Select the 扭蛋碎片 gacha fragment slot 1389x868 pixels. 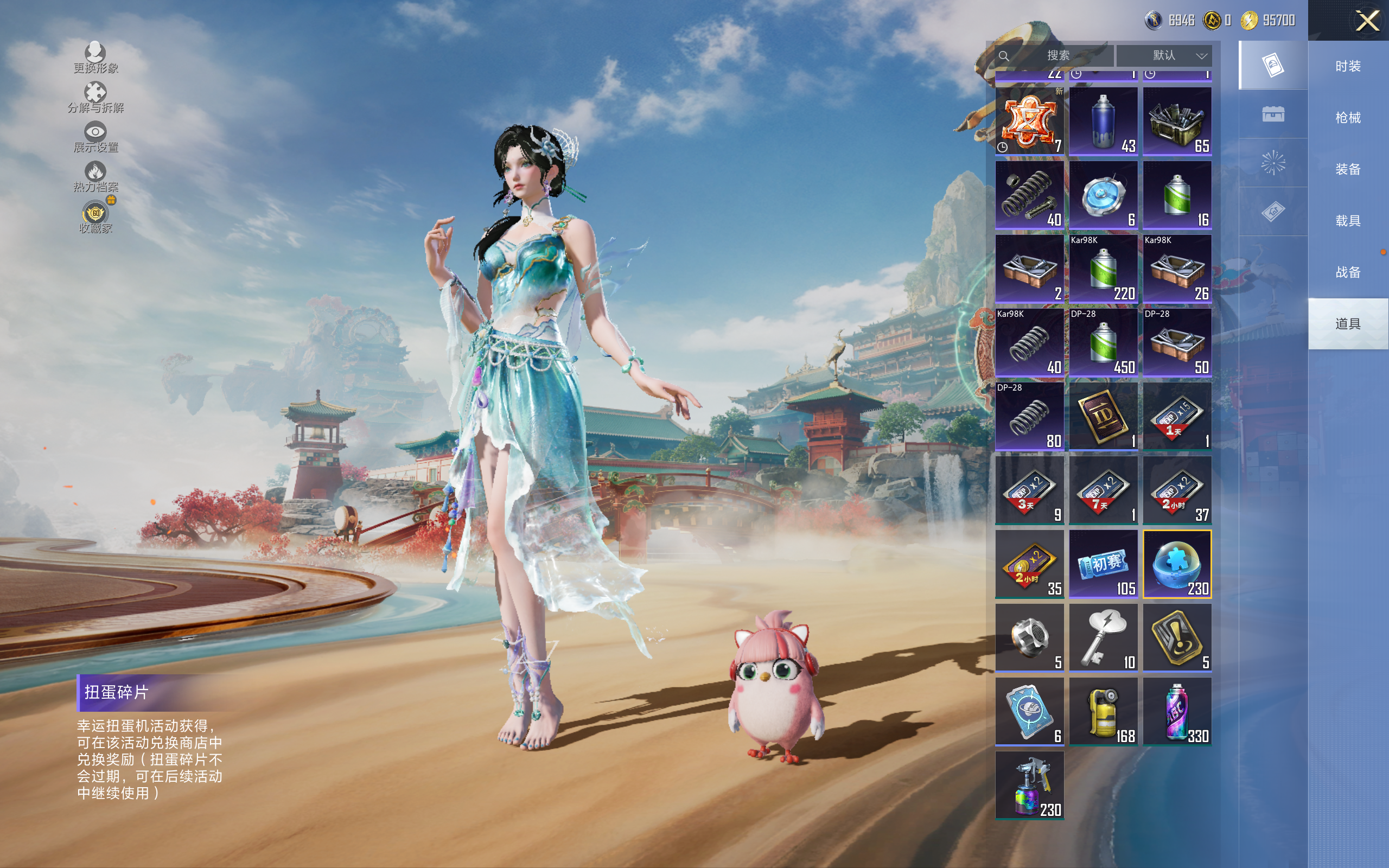(x=1177, y=564)
